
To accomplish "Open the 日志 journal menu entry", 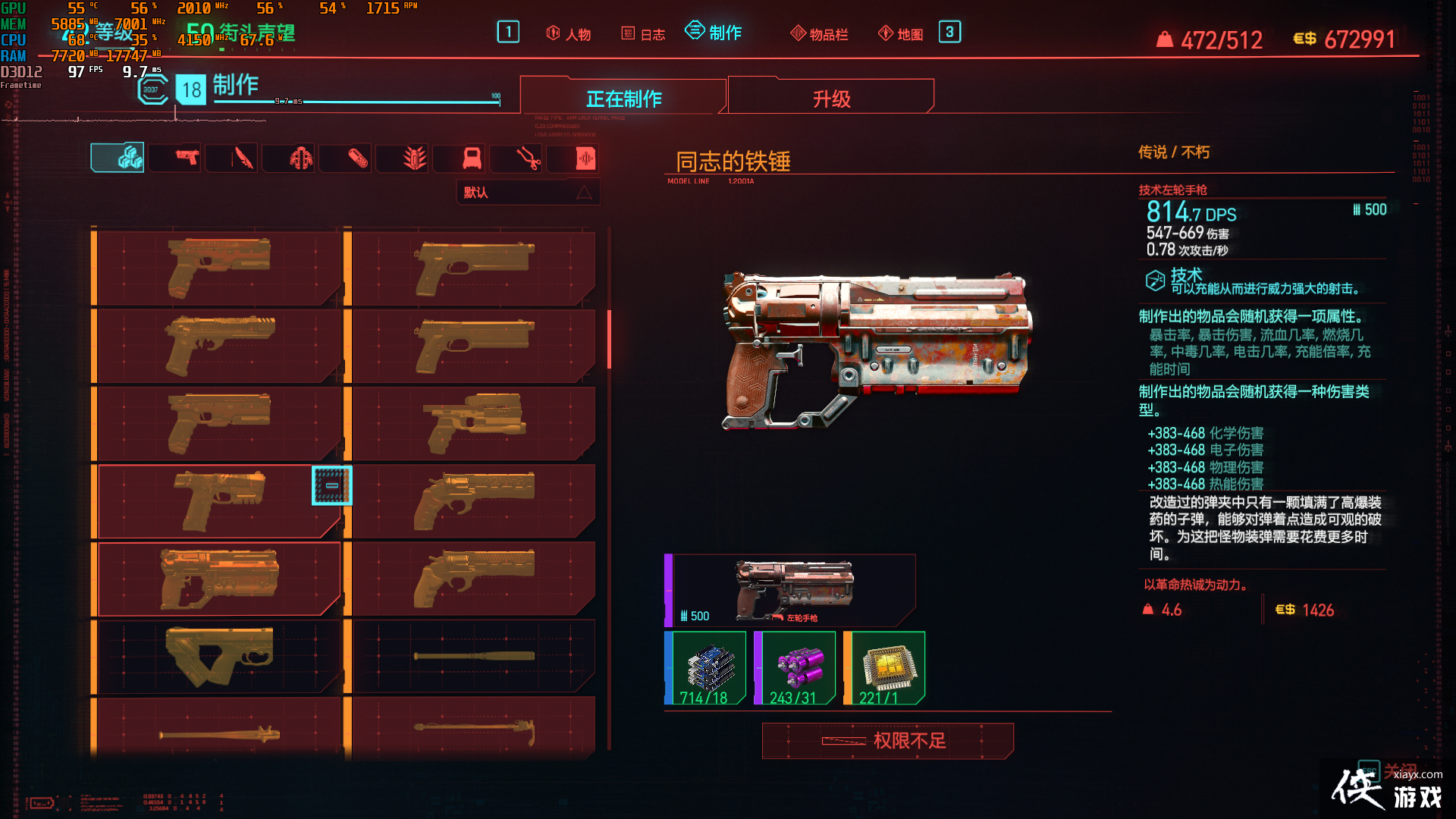I will click(x=643, y=33).
